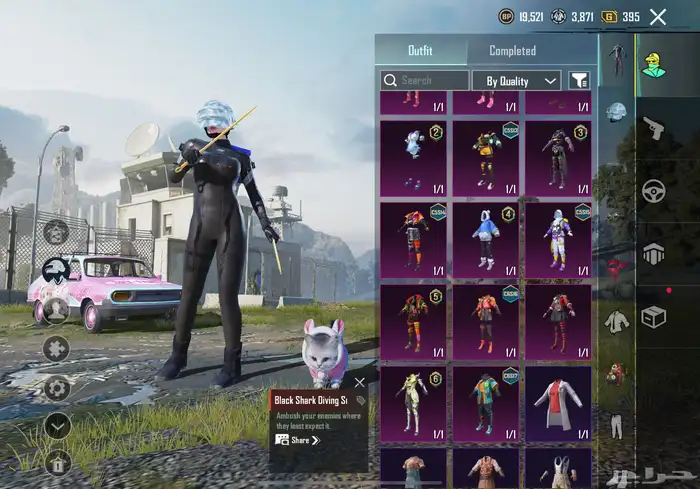Switch to the Completed tab
This screenshot has width=700, height=489.
[x=512, y=51]
